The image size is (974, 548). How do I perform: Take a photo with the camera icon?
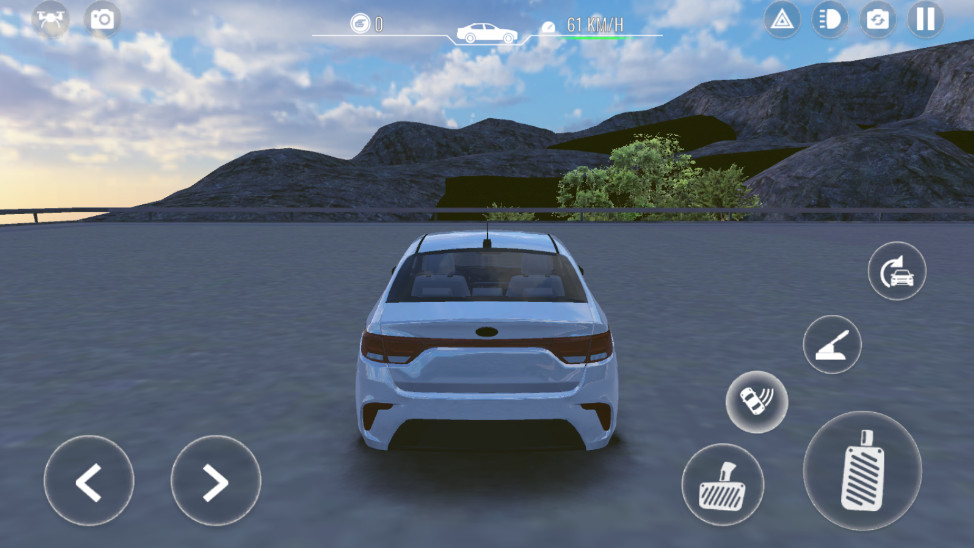coord(102,18)
